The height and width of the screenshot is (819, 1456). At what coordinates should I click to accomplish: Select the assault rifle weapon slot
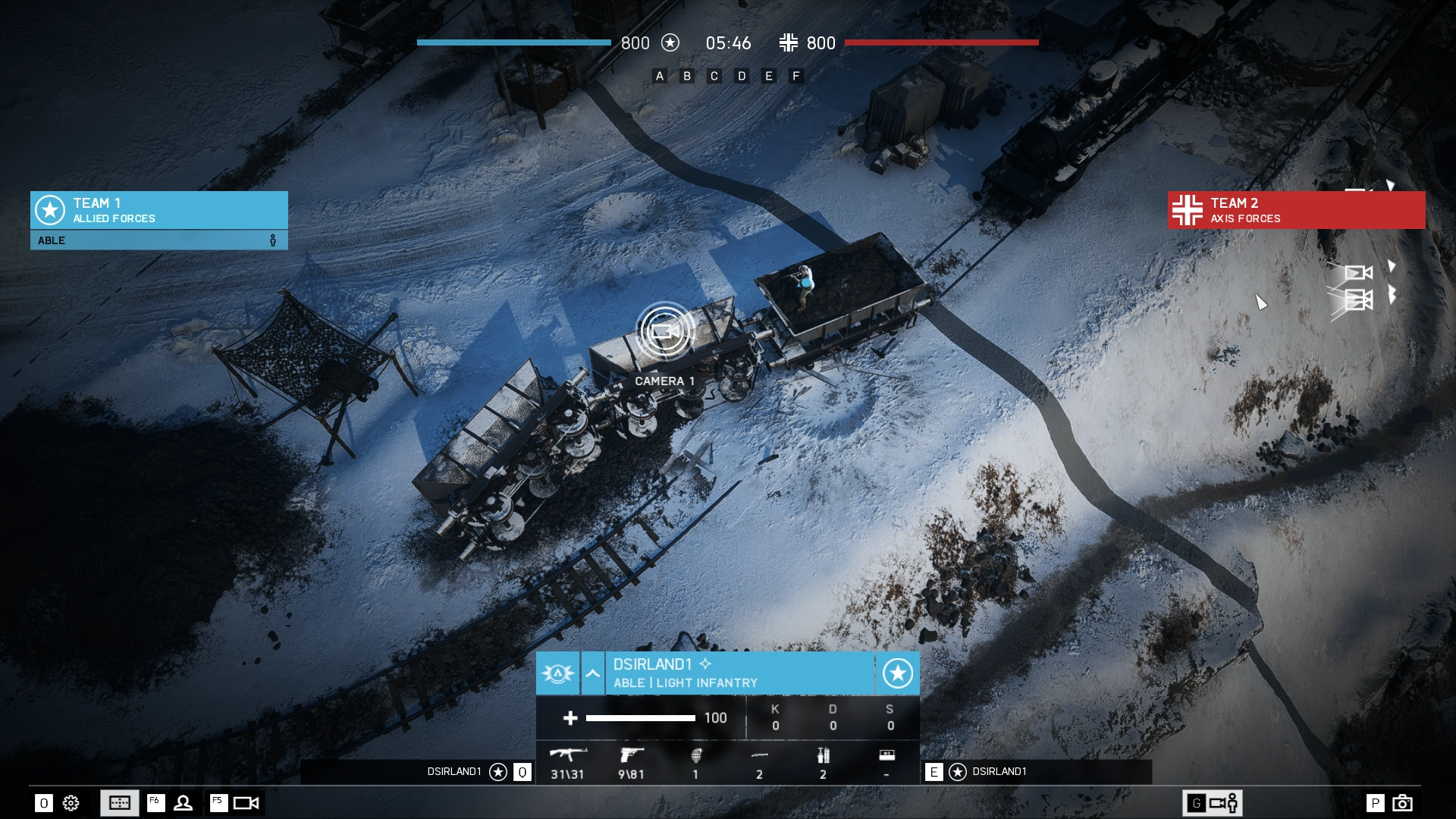pos(567,762)
